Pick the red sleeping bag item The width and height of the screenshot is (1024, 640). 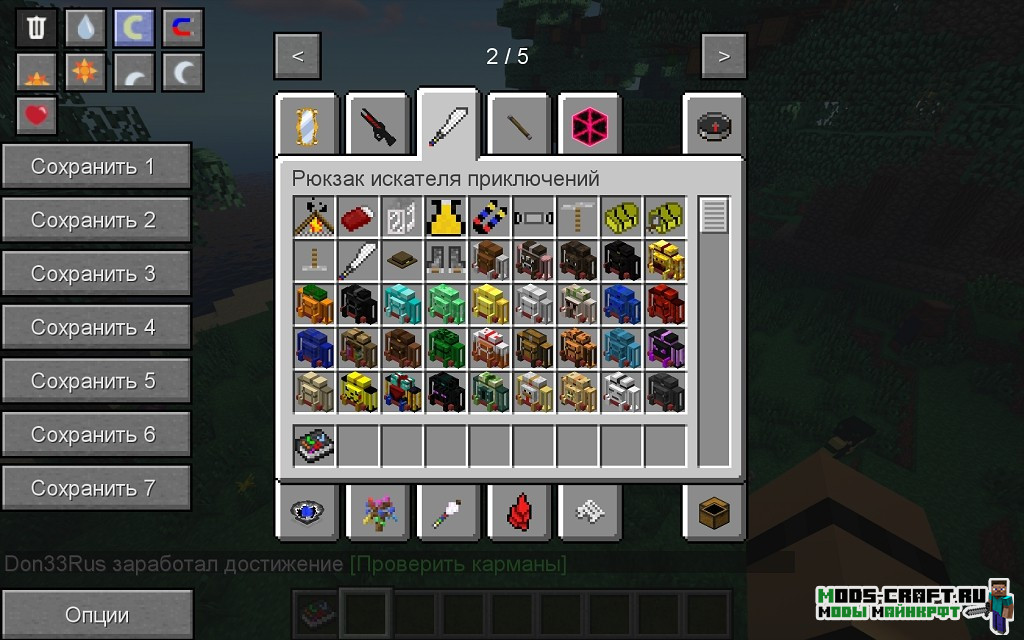358,216
